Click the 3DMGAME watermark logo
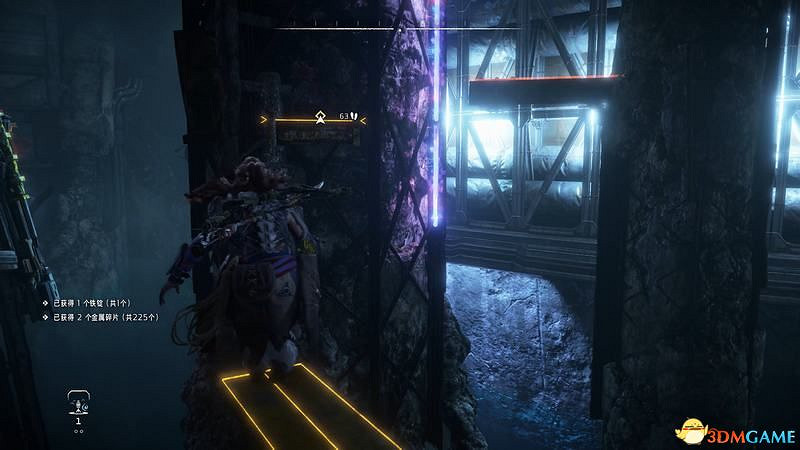 click(735, 430)
